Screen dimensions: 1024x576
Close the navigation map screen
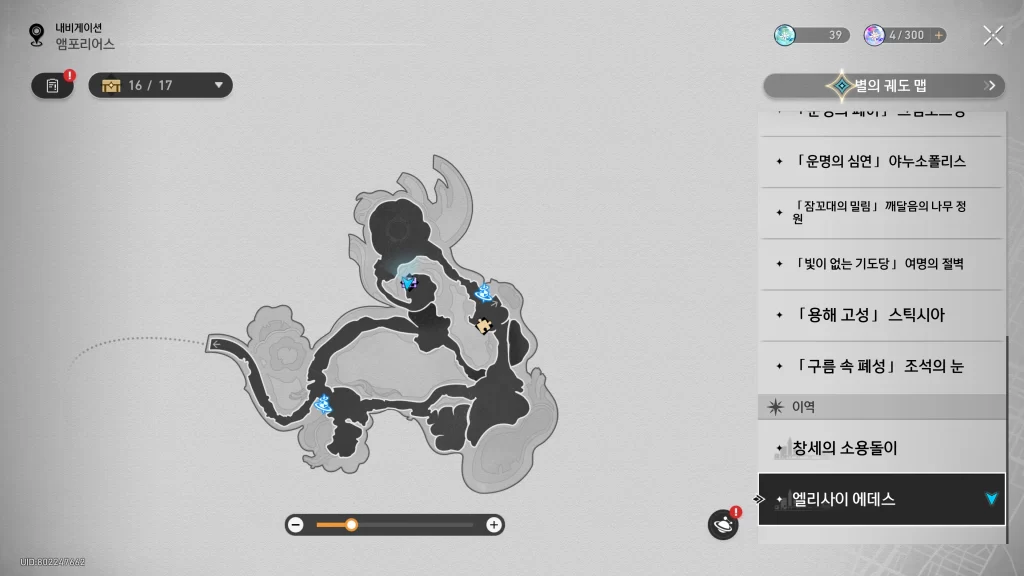(x=992, y=36)
